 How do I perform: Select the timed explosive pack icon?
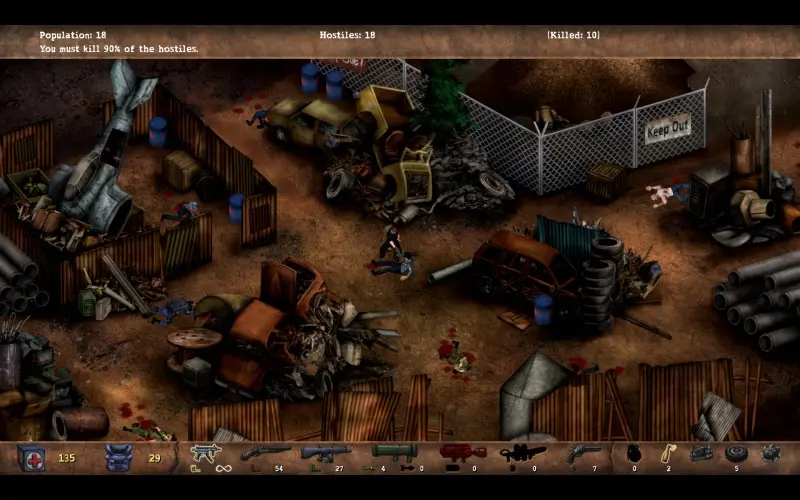click(x=702, y=453)
